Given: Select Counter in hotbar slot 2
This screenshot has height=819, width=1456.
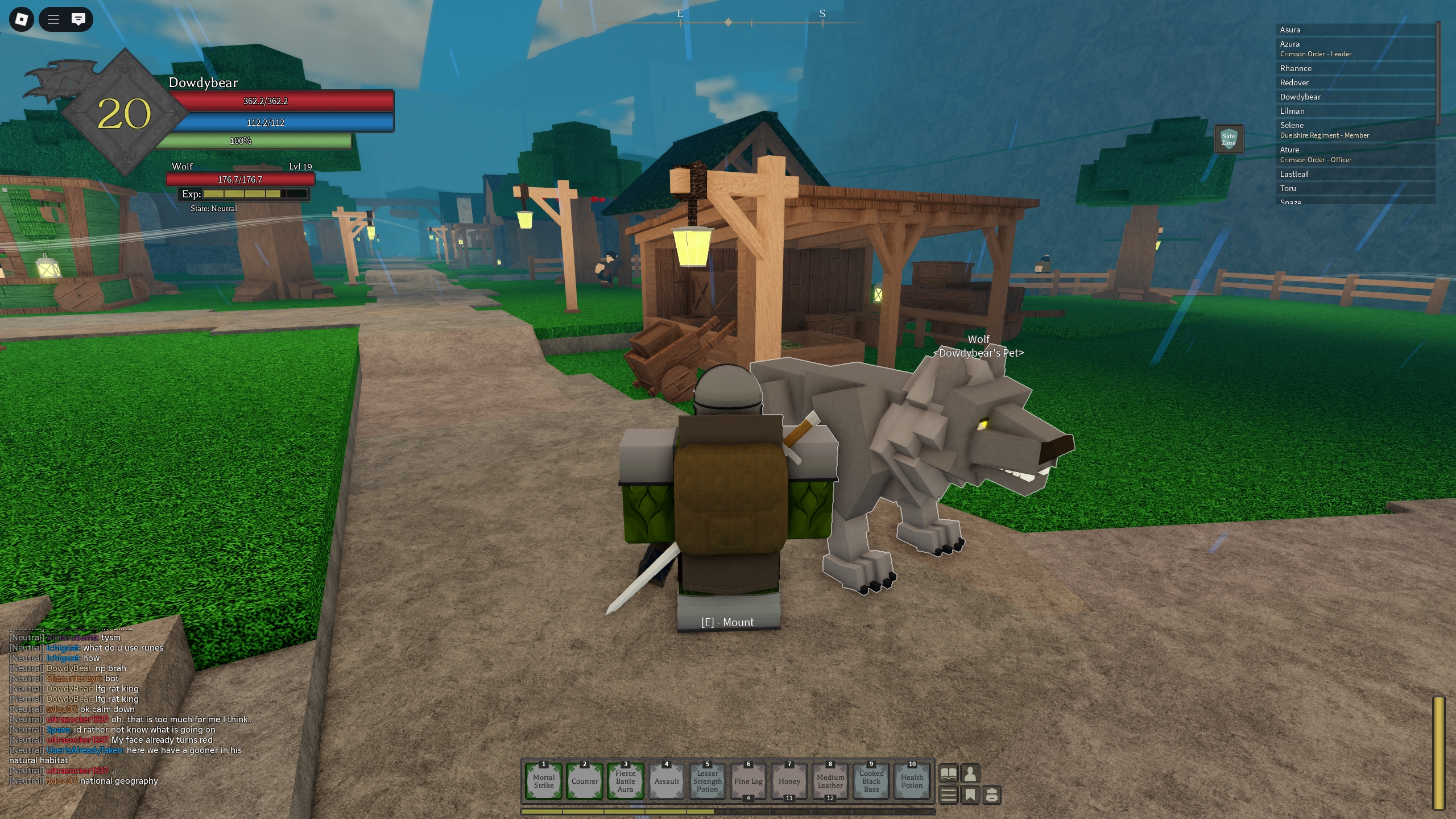Looking at the screenshot, I should (x=584, y=781).
